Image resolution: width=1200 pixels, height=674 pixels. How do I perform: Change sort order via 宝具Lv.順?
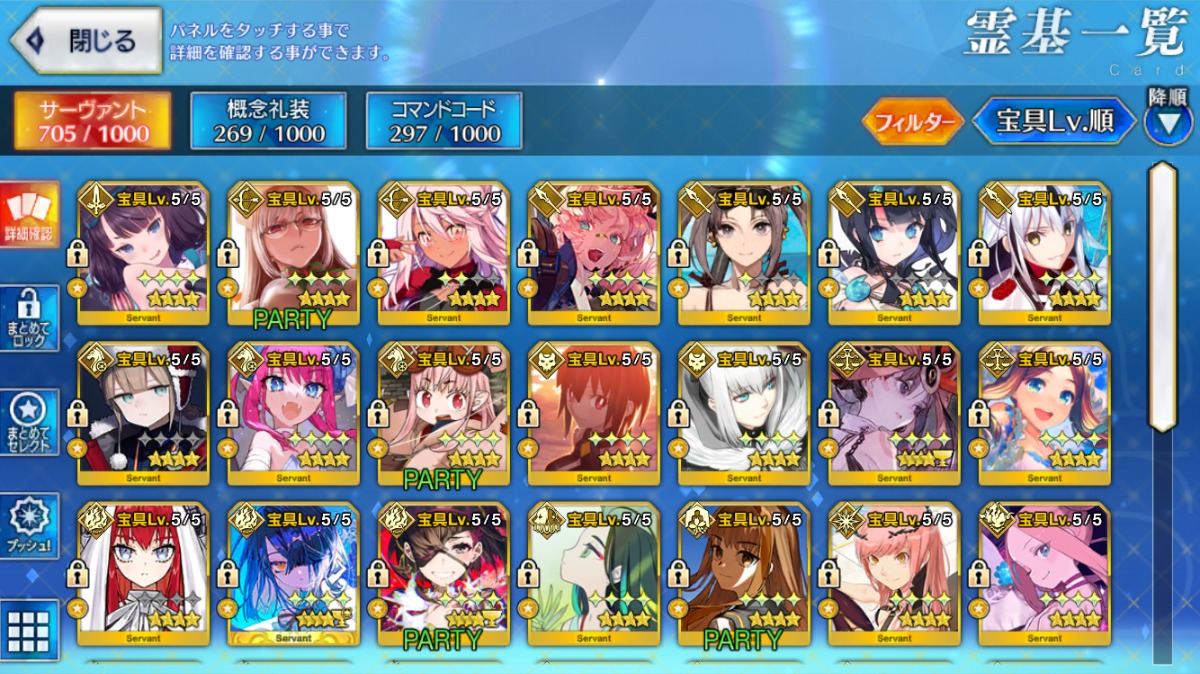[x=1055, y=122]
